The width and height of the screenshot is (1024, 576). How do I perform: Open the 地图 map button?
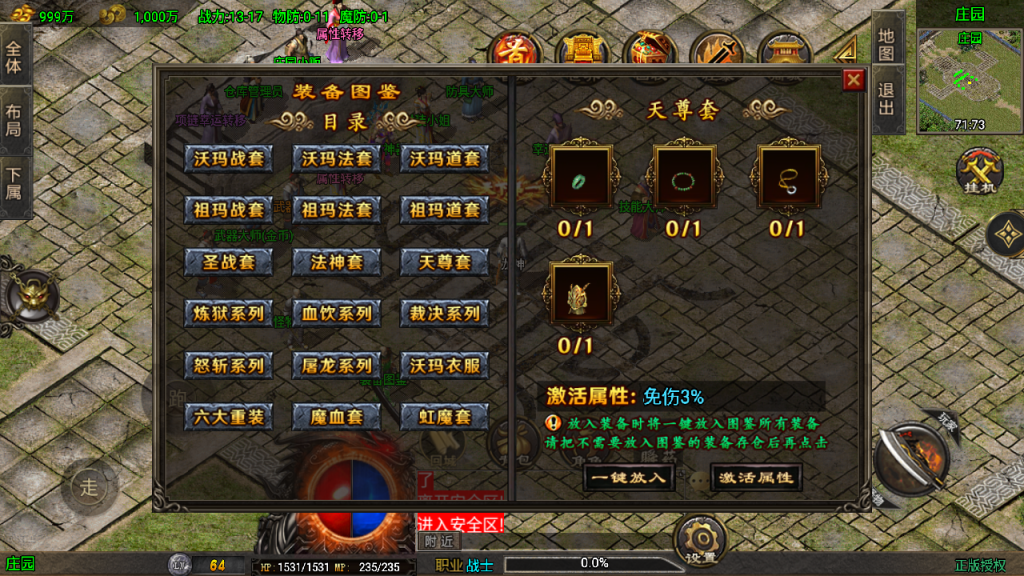887,43
